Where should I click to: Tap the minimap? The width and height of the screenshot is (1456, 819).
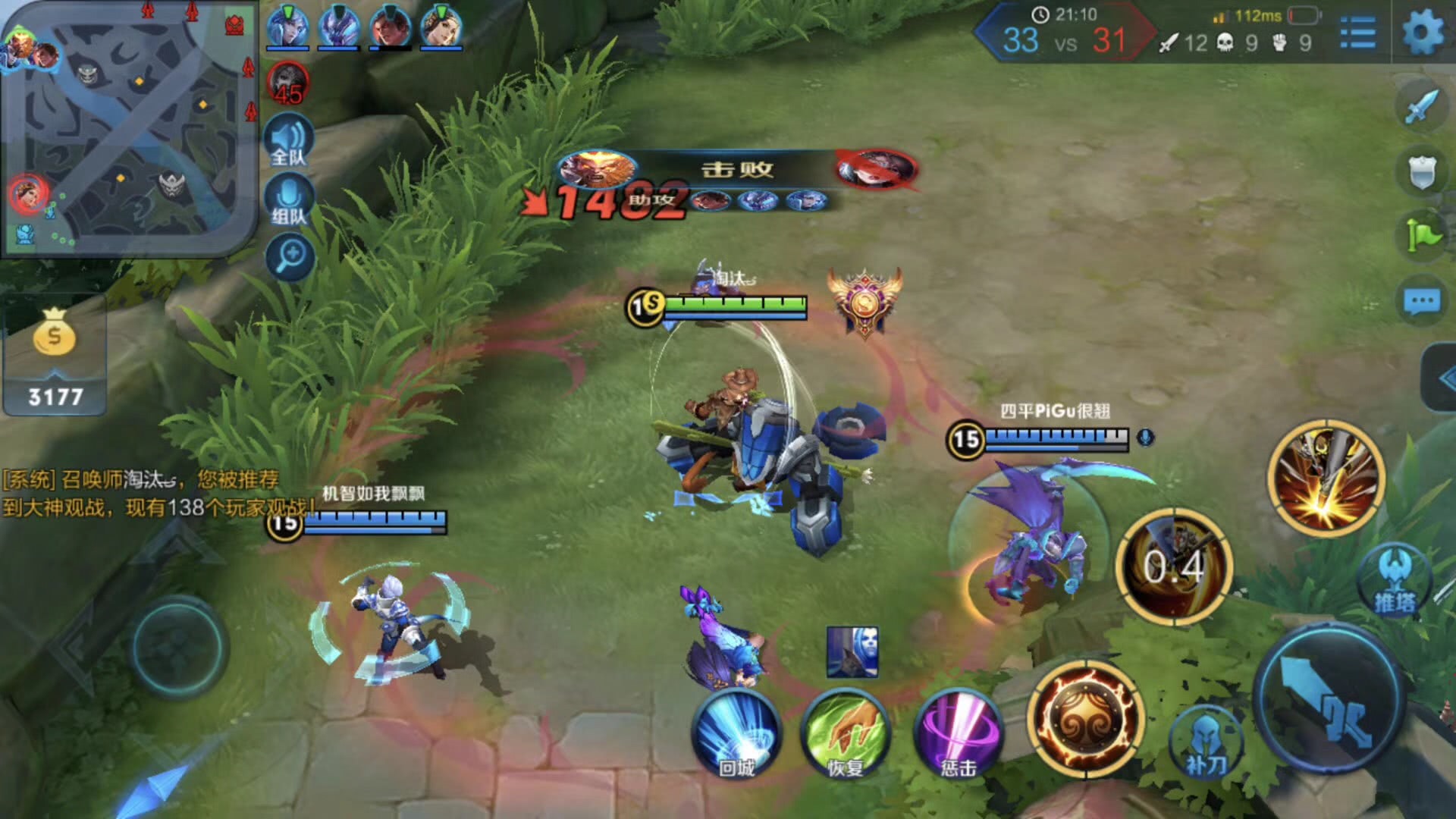coord(129,129)
